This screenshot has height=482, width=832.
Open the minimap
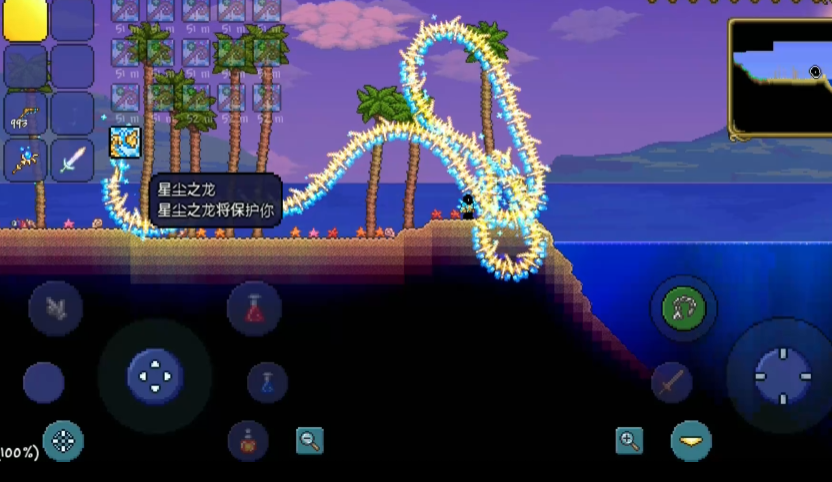780,76
